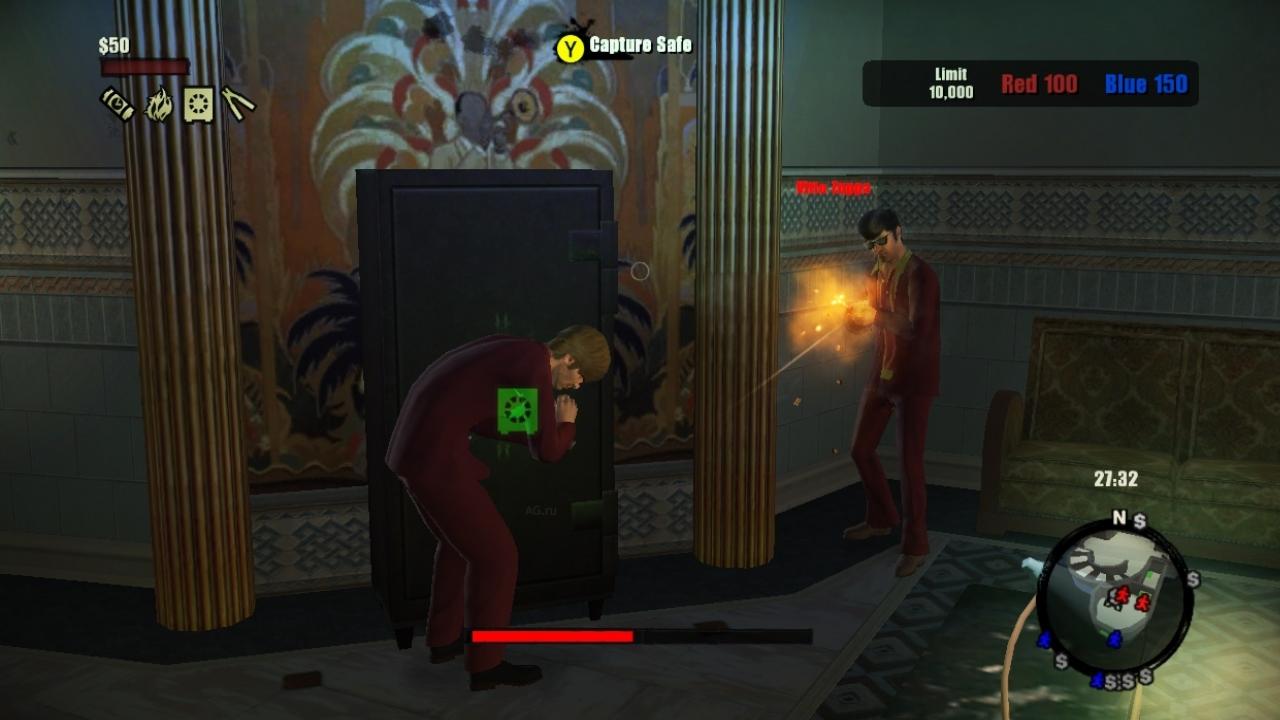Select the safe icon in the HUD inventory

(x=198, y=104)
